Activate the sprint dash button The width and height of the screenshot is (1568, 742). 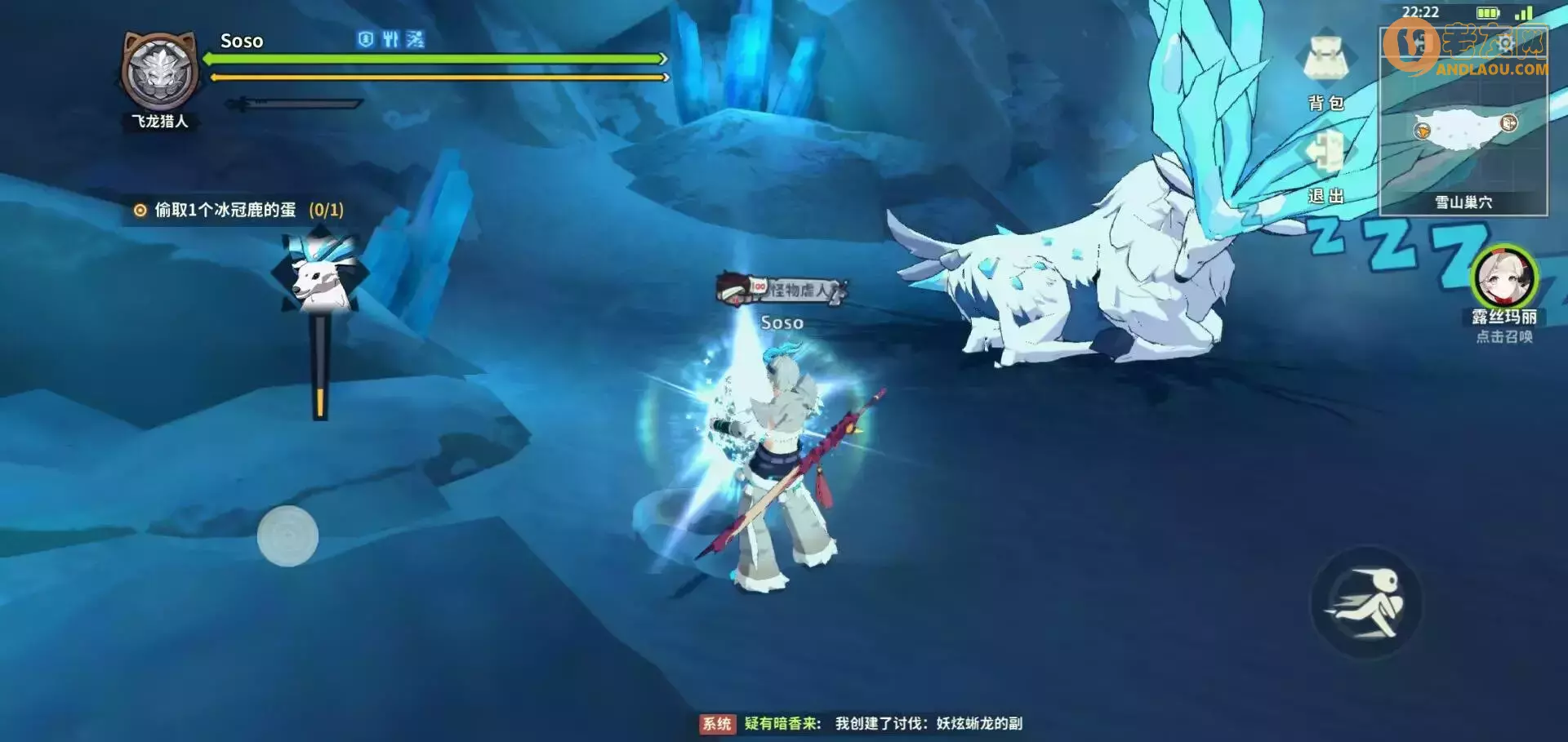1367,604
